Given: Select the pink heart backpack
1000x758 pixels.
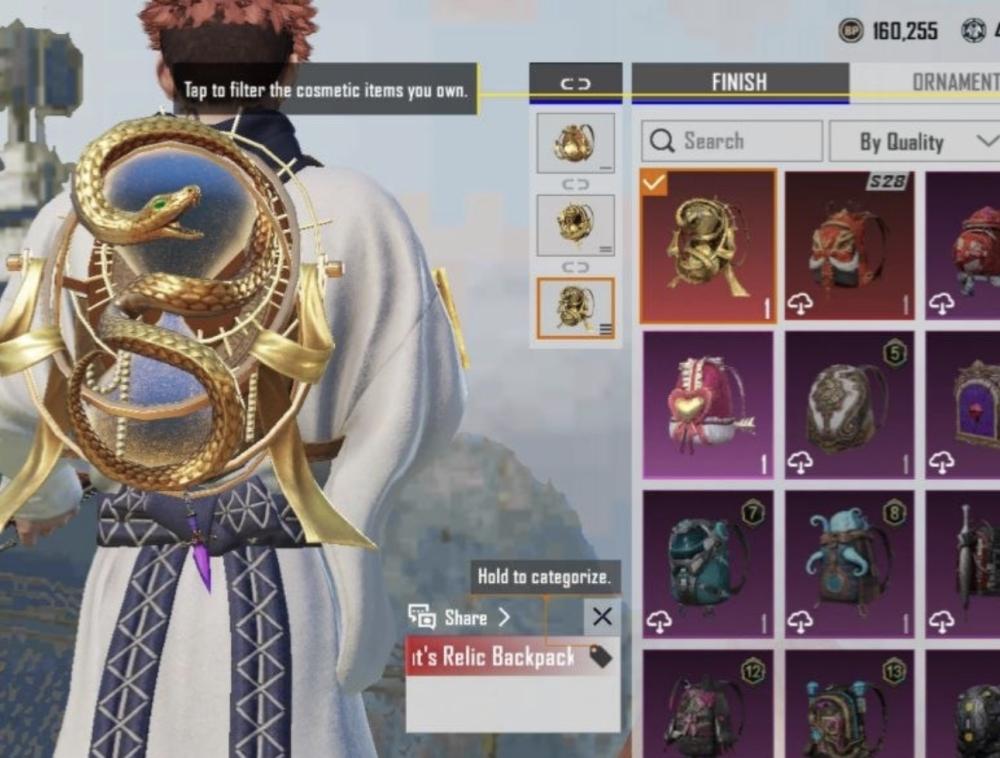Looking at the screenshot, I should (708, 403).
